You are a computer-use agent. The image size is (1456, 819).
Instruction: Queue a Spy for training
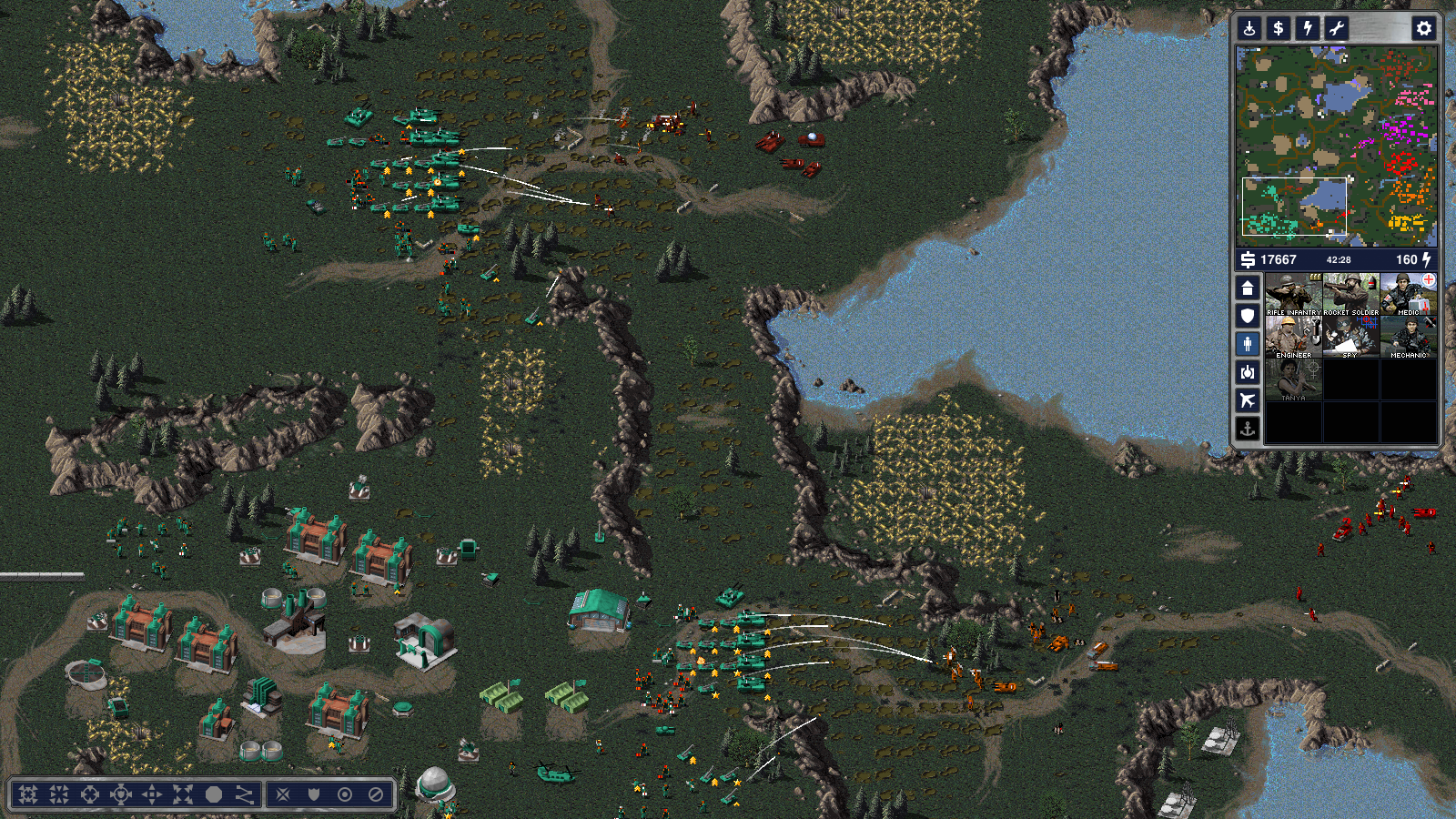point(1350,338)
